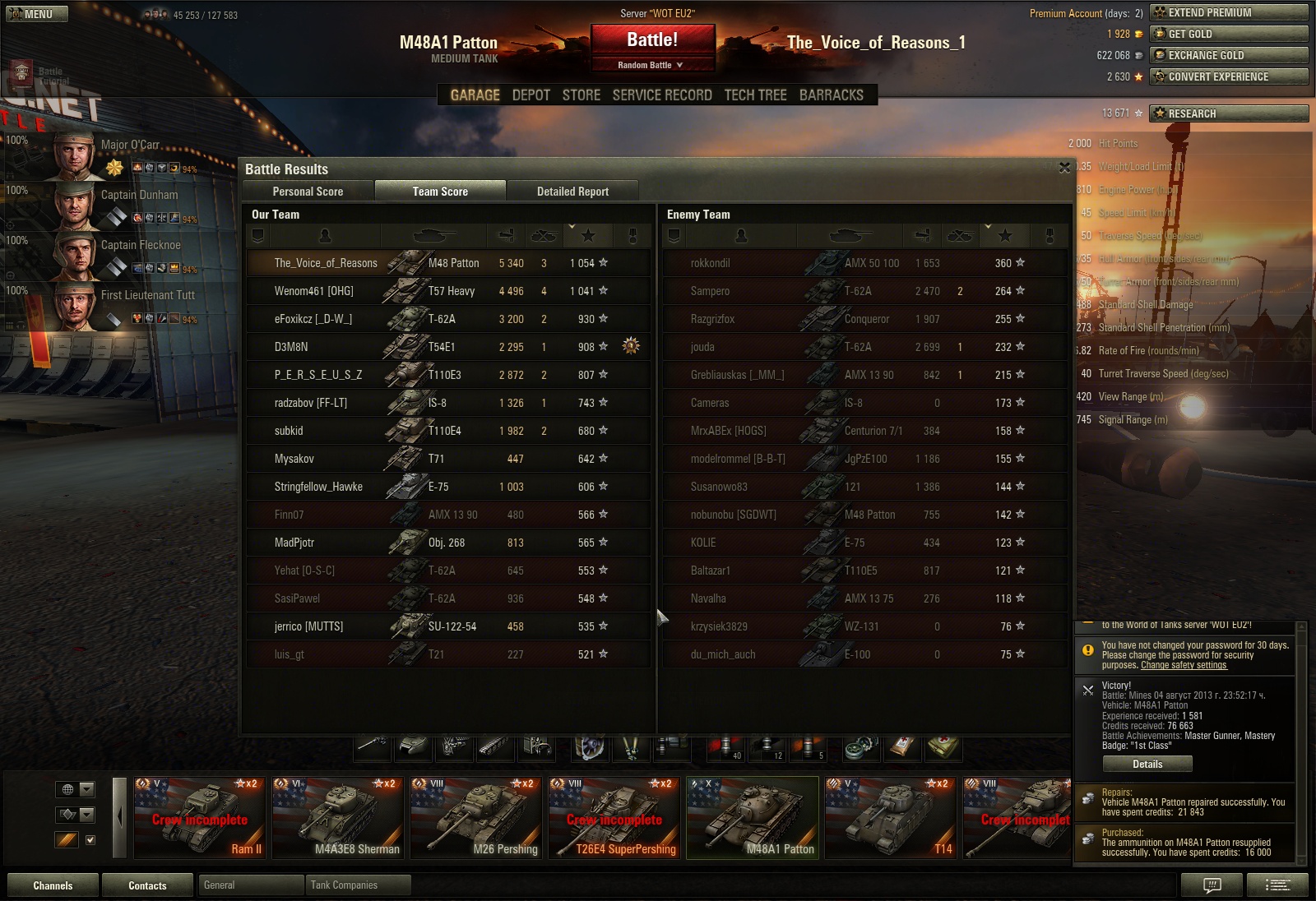The height and width of the screenshot is (901, 1316).
Task: Open the STORE section
Action: 581,95
